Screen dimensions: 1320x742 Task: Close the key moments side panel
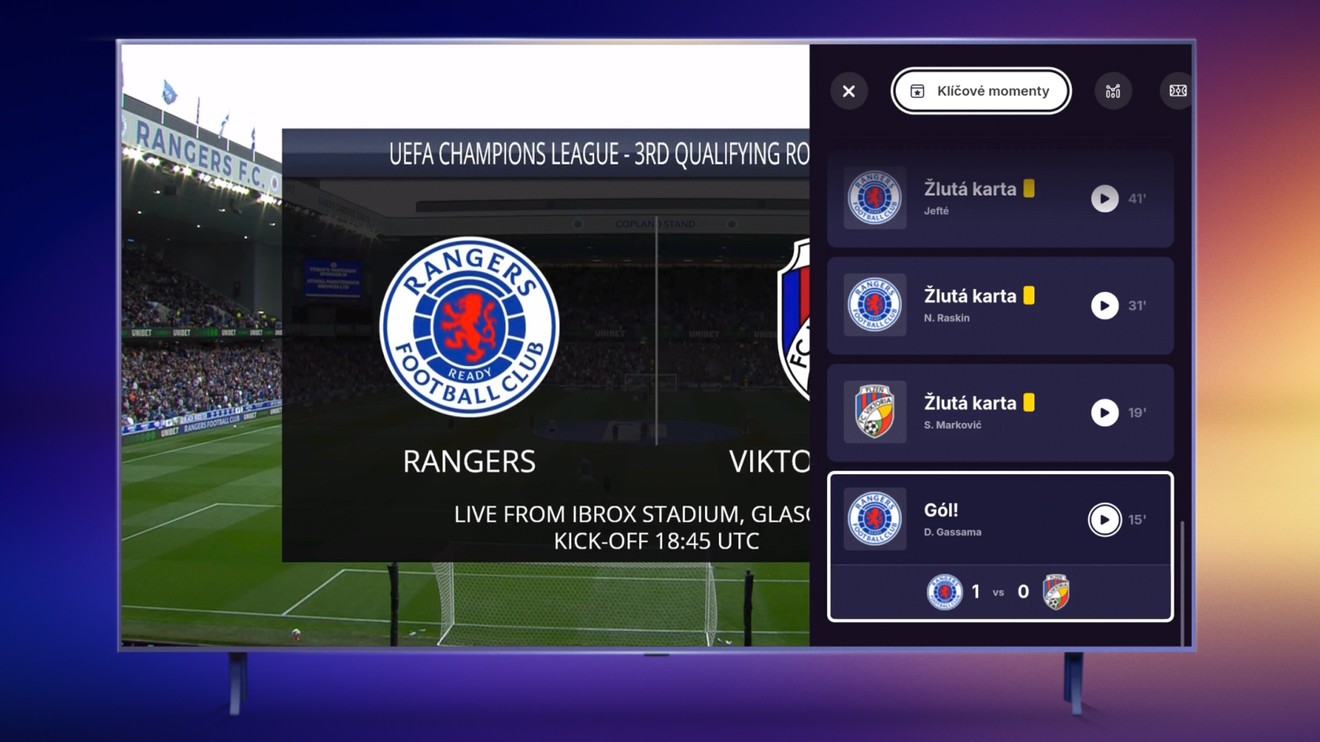point(849,91)
